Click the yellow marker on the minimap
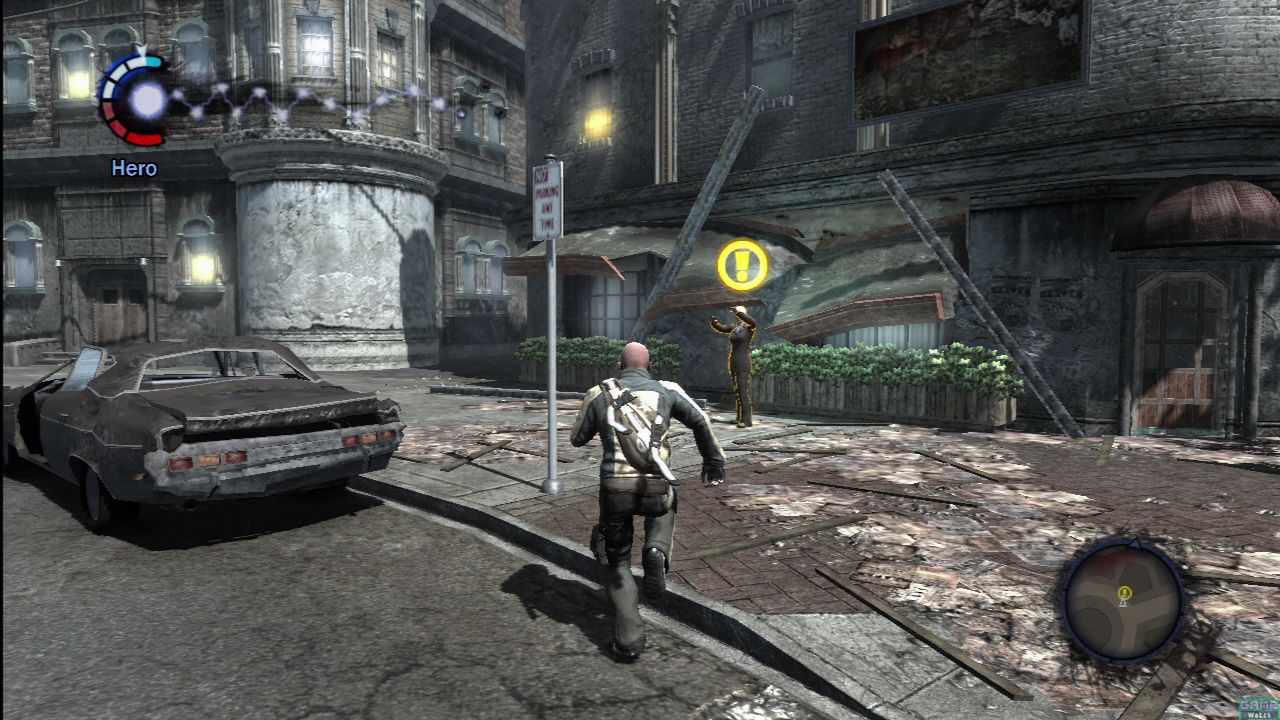Image resolution: width=1280 pixels, height=720 pixels. 1124,593
